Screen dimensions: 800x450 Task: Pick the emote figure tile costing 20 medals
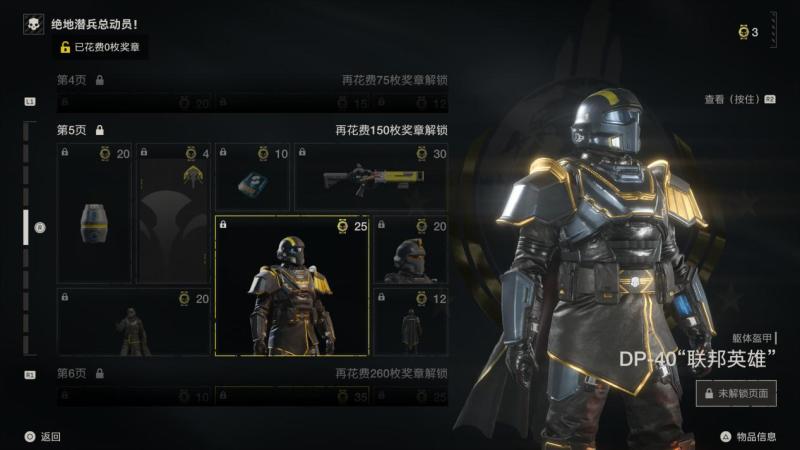click(x=134, y=322)
